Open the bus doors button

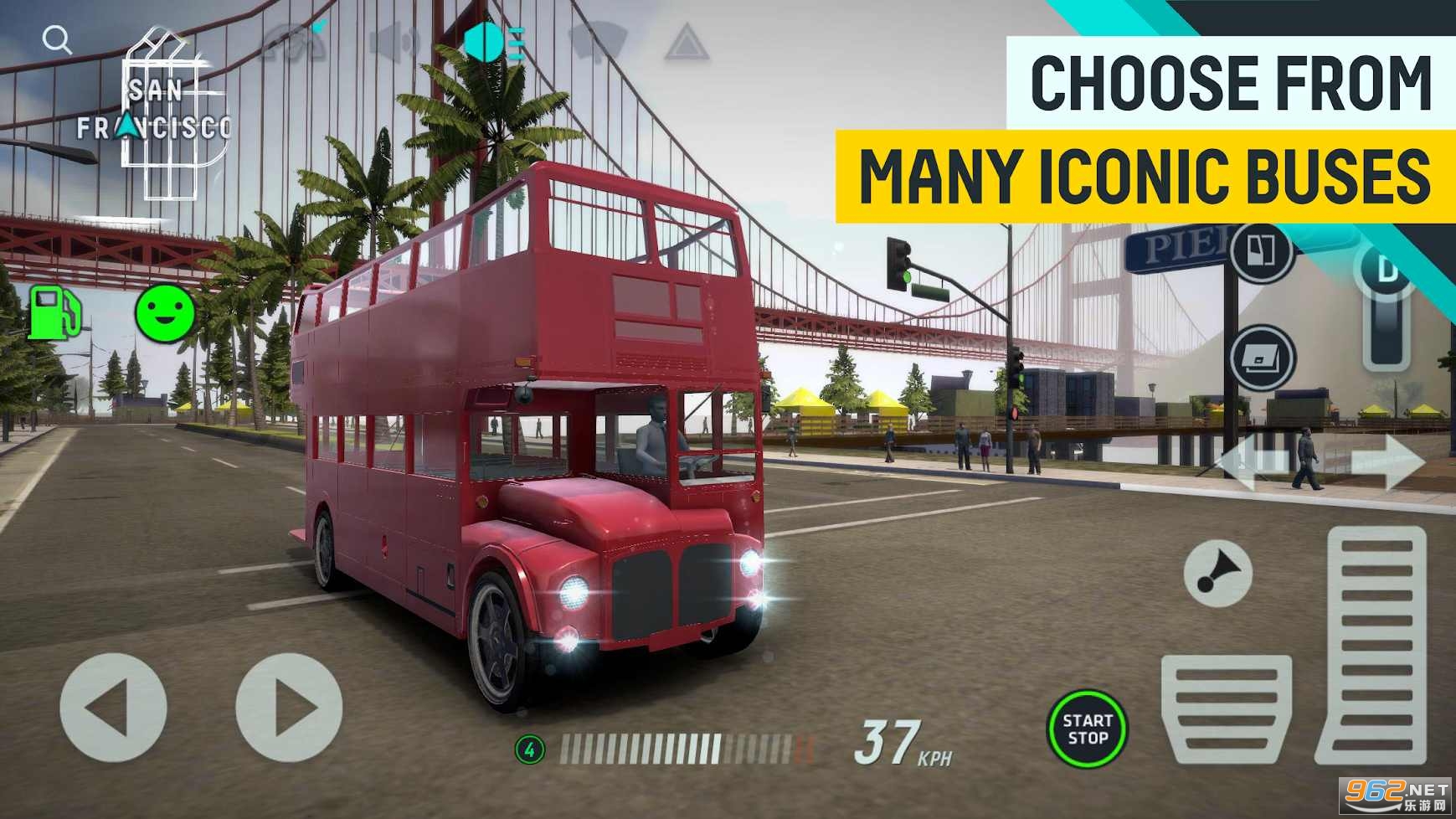point(1261,251)
